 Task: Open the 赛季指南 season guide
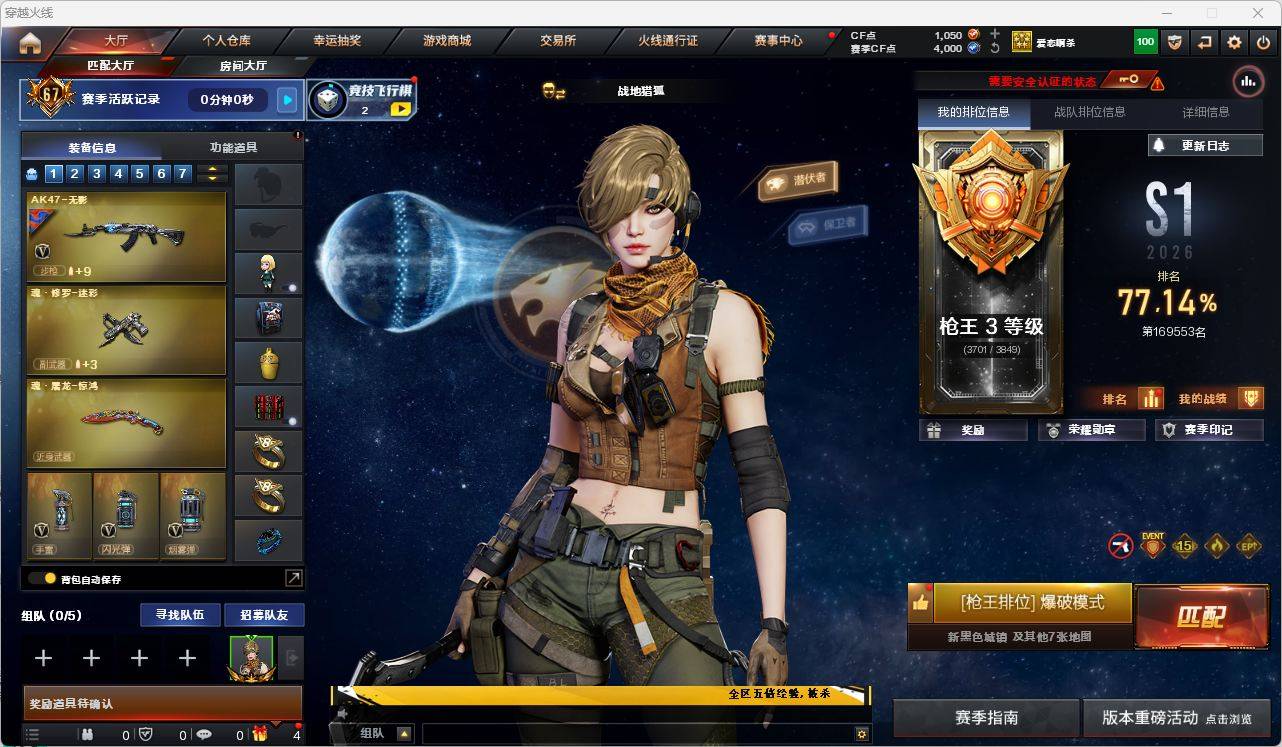point(986,718)
